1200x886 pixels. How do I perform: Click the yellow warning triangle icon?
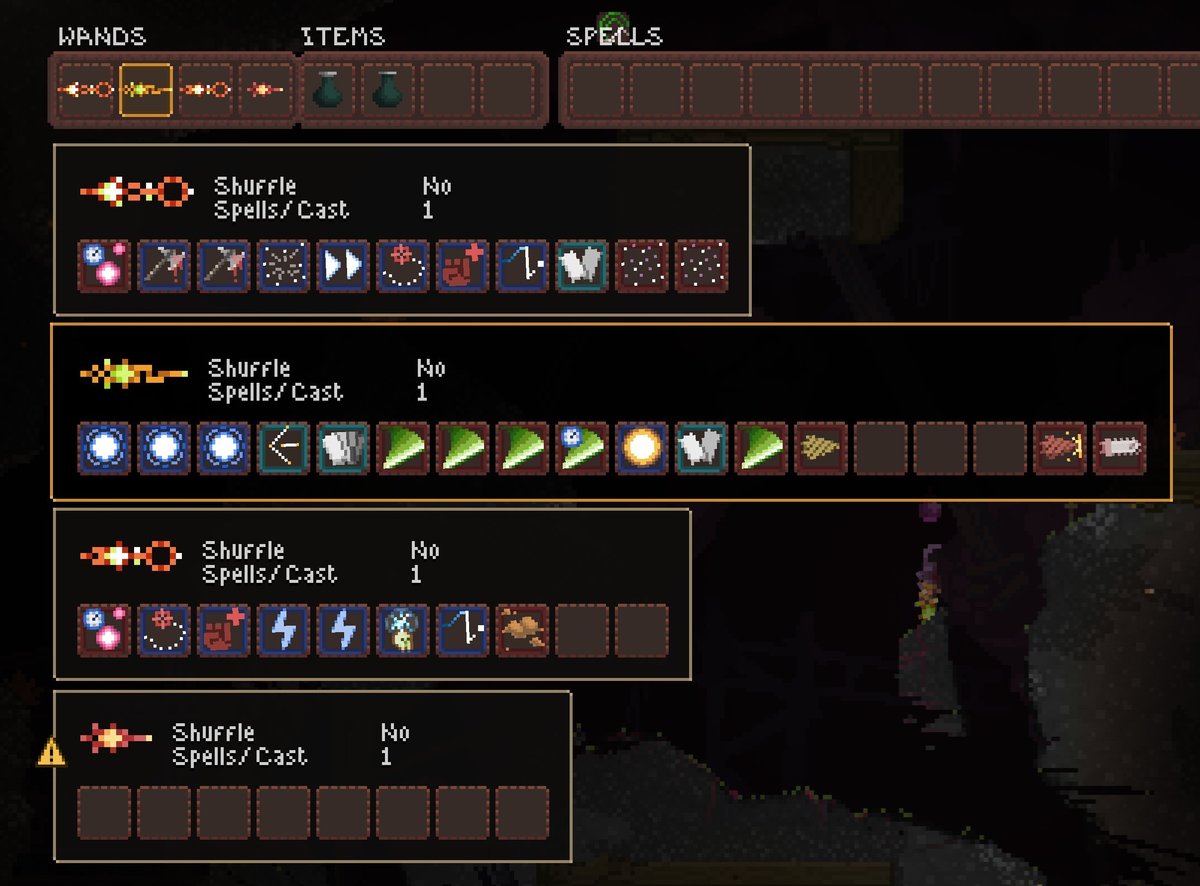51,752
